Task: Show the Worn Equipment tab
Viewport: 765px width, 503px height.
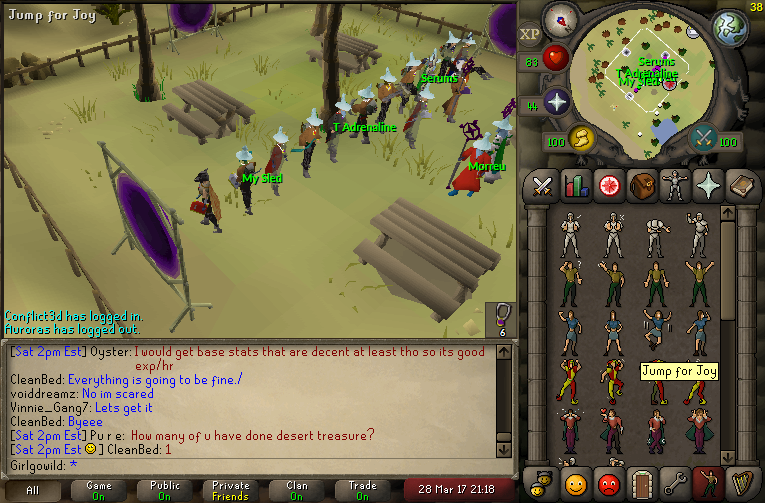Action: tap(674, 185)
